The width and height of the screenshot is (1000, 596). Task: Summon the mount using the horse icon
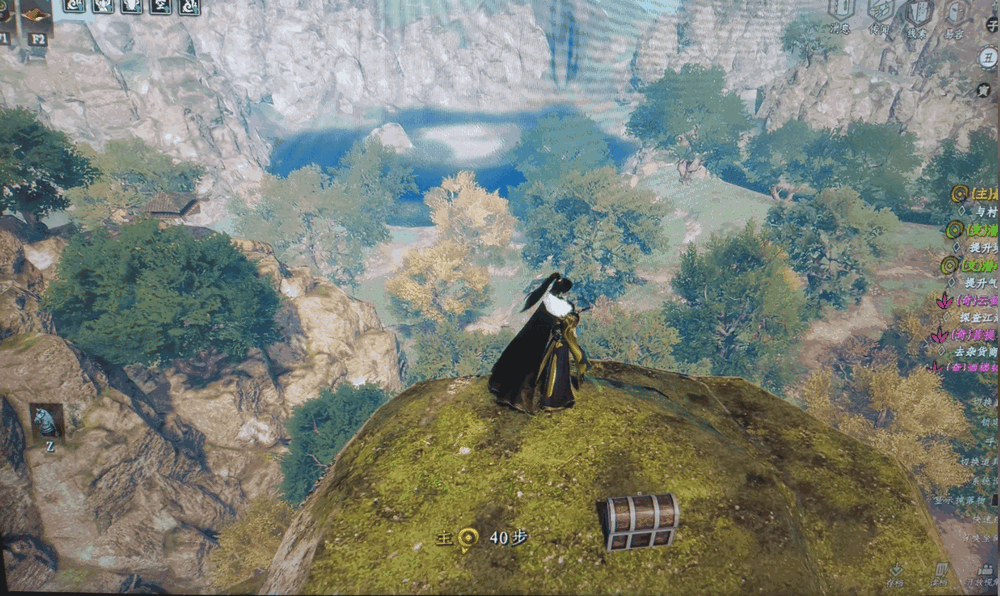(47, 421)
